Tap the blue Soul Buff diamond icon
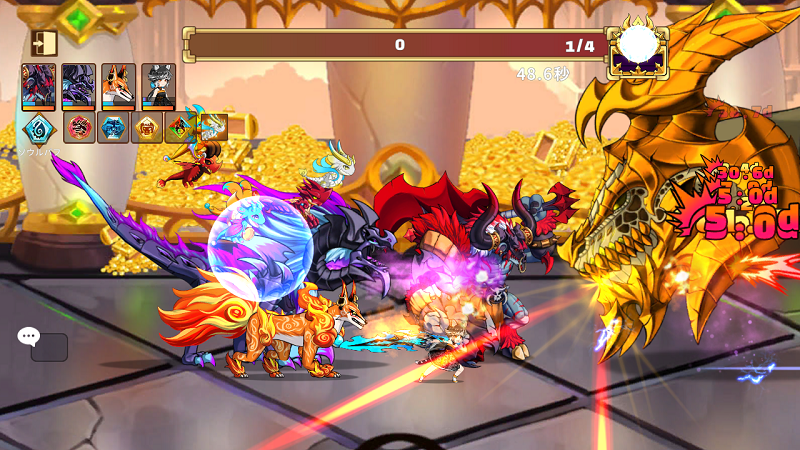Image resolution: width=800 pixels, height=450 pixels. coord(39,129)
